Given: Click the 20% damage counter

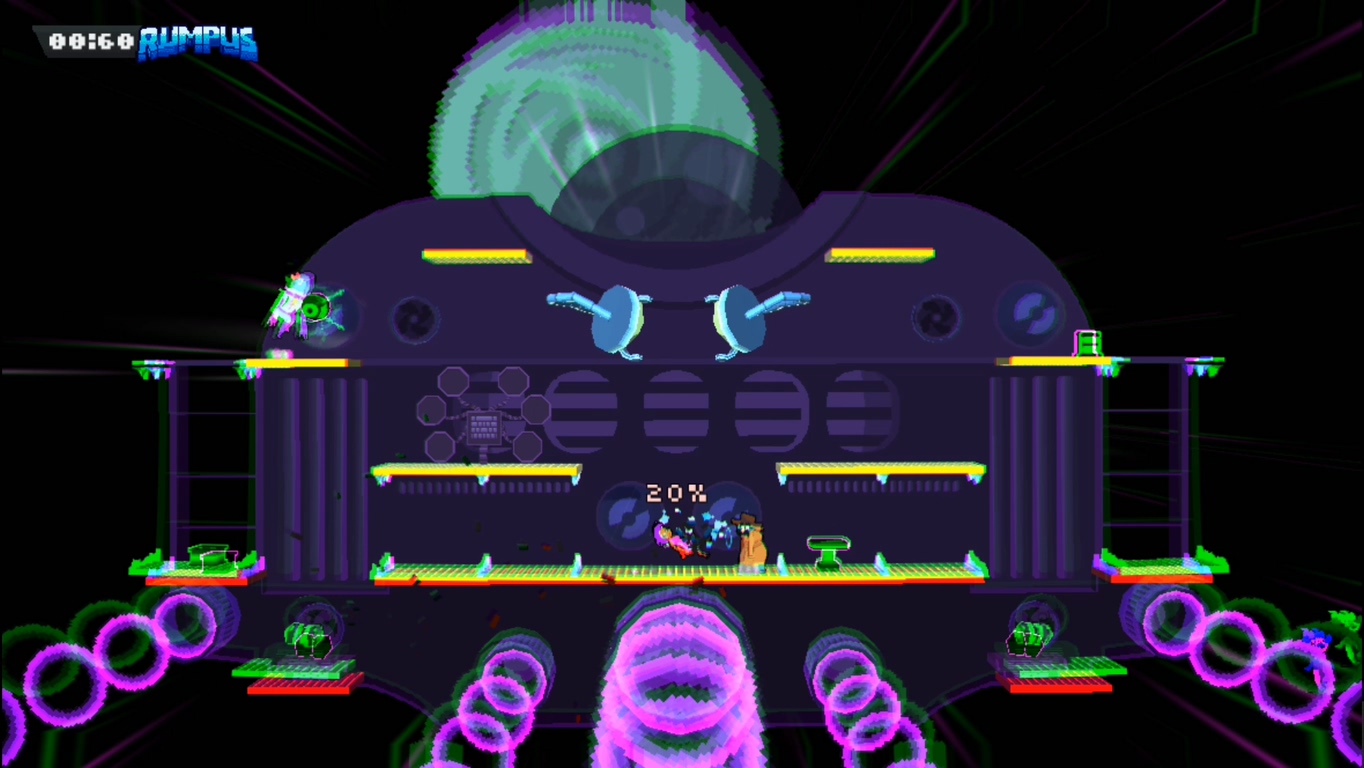Looking at the screenshot, I should (675, 491).
